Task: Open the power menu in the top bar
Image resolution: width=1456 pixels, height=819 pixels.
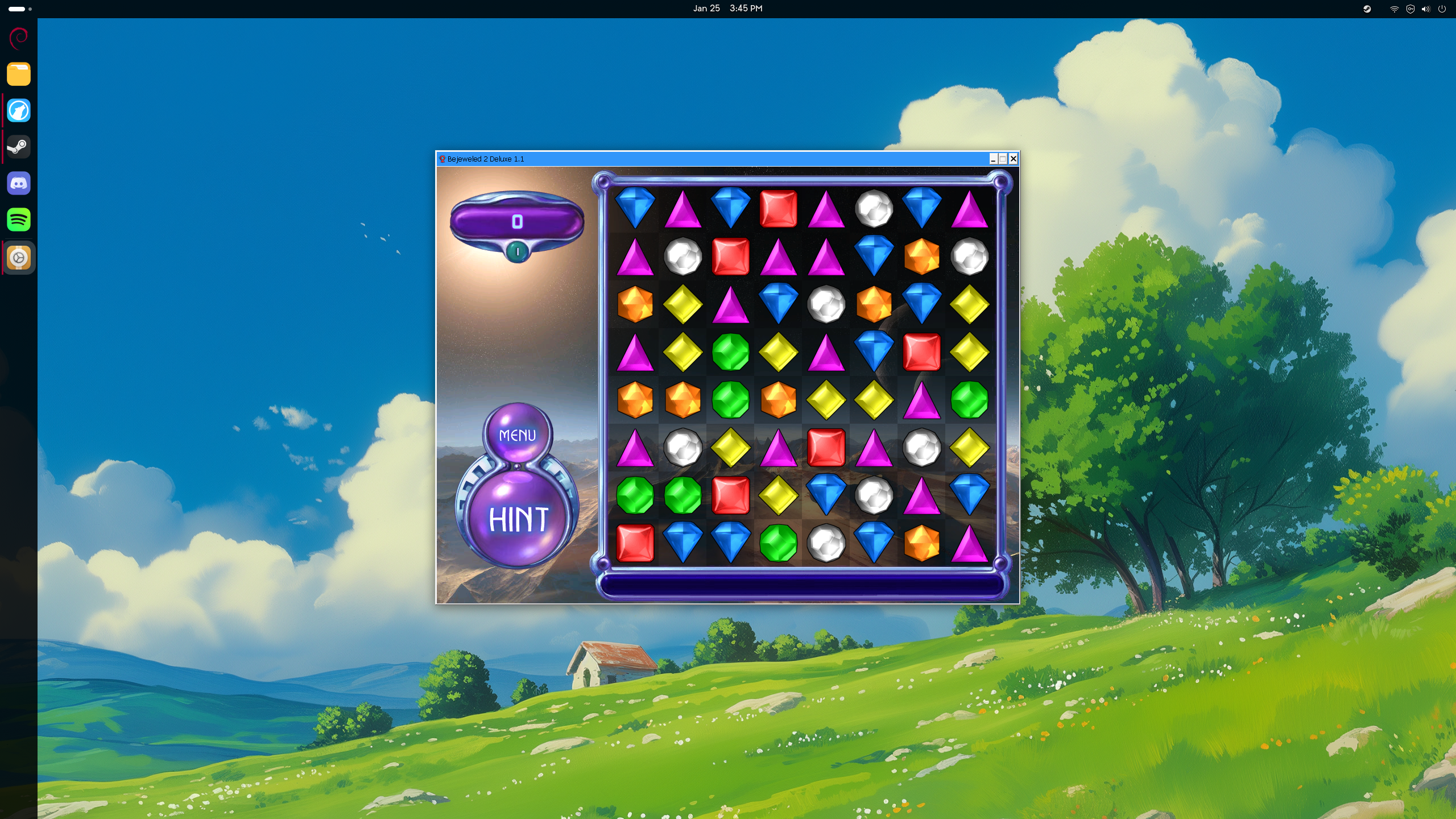Action: pos(1443,9)
